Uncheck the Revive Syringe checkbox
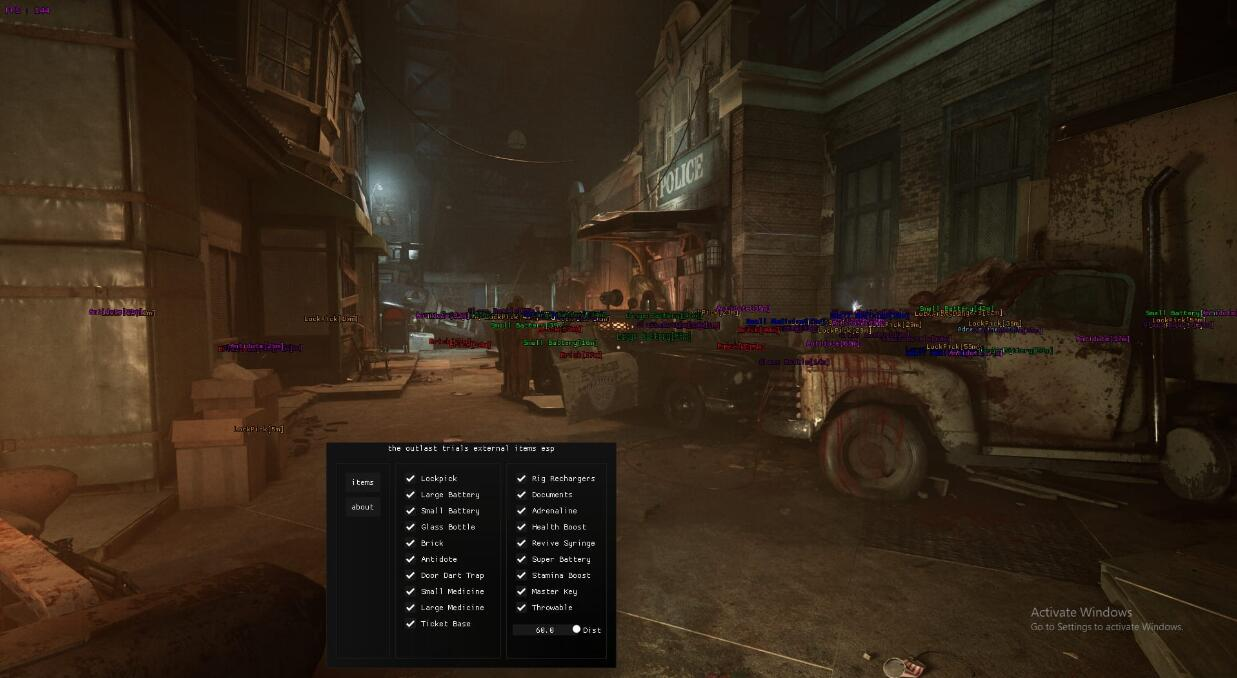The width and height of the screenshot is (1237, 678). pyautogui.click(x=521, y=543)
